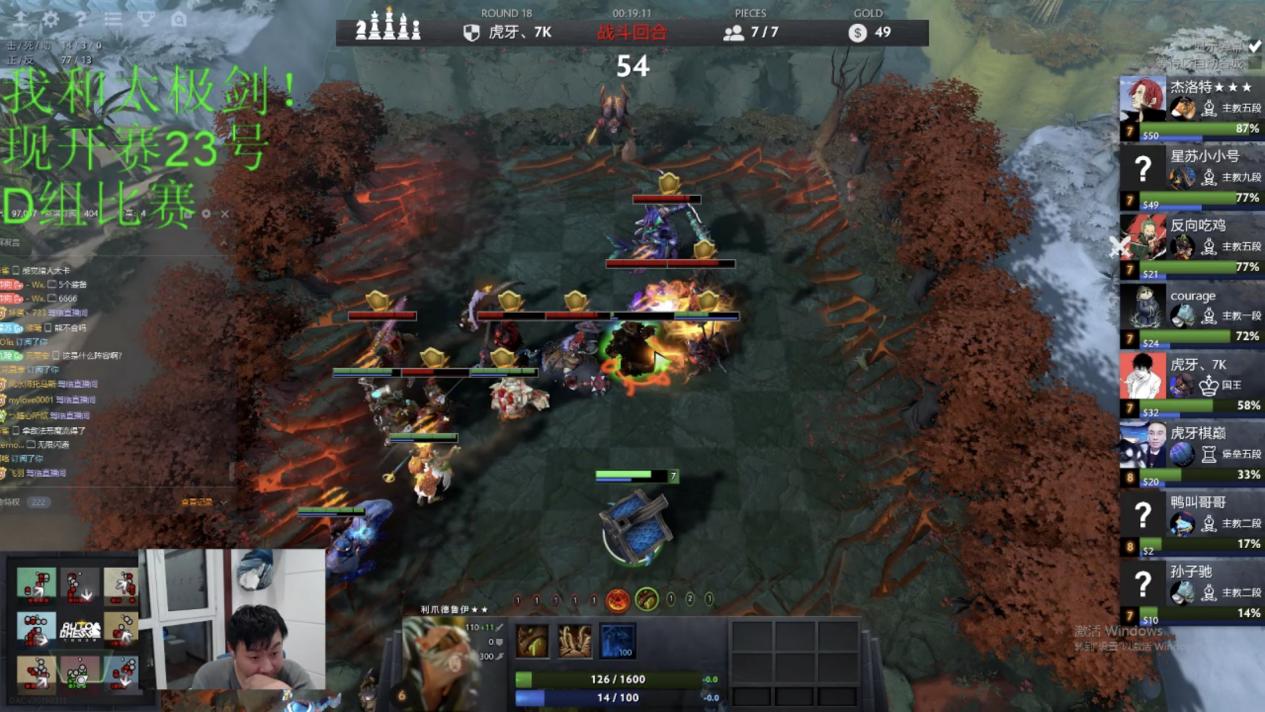
Task: Select player 孙子驰 in the scoreboard
Action: (1190, 591)
